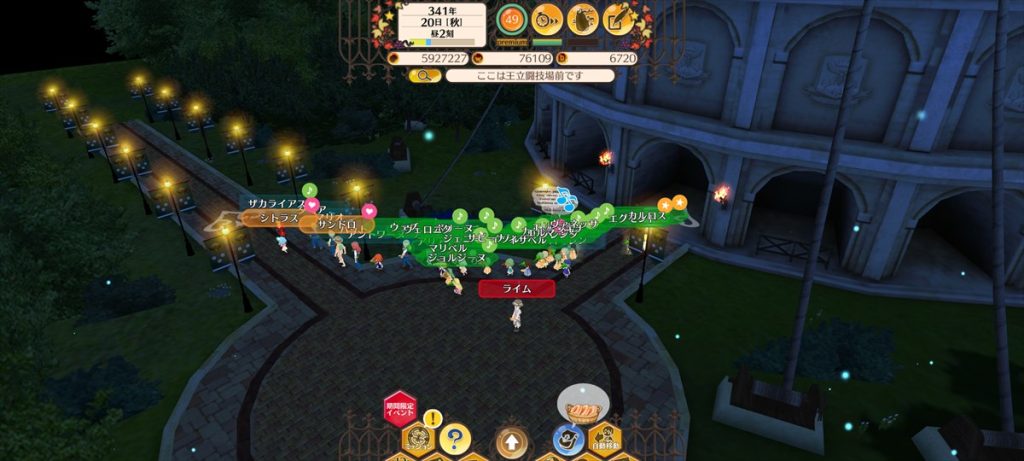This screenshot has width=1024, height=461.
Task: Click the clock fast-forward icon
Action: click(x=546, y=19)
